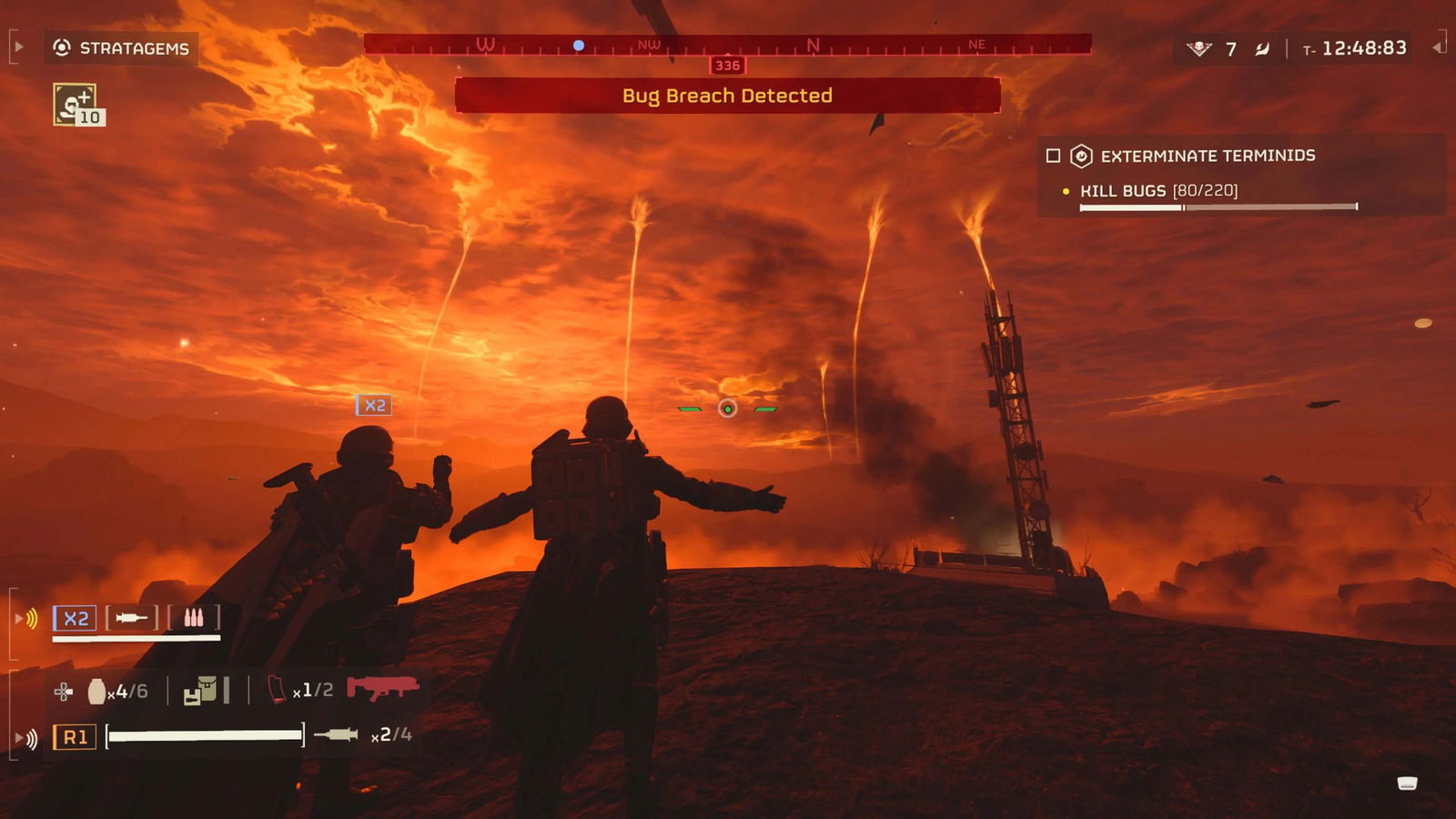Image resolution: width=1456 pixels, height=819 pixels.
Task: Select the Kill Bugs objective entry
Action: (1158, 191)
